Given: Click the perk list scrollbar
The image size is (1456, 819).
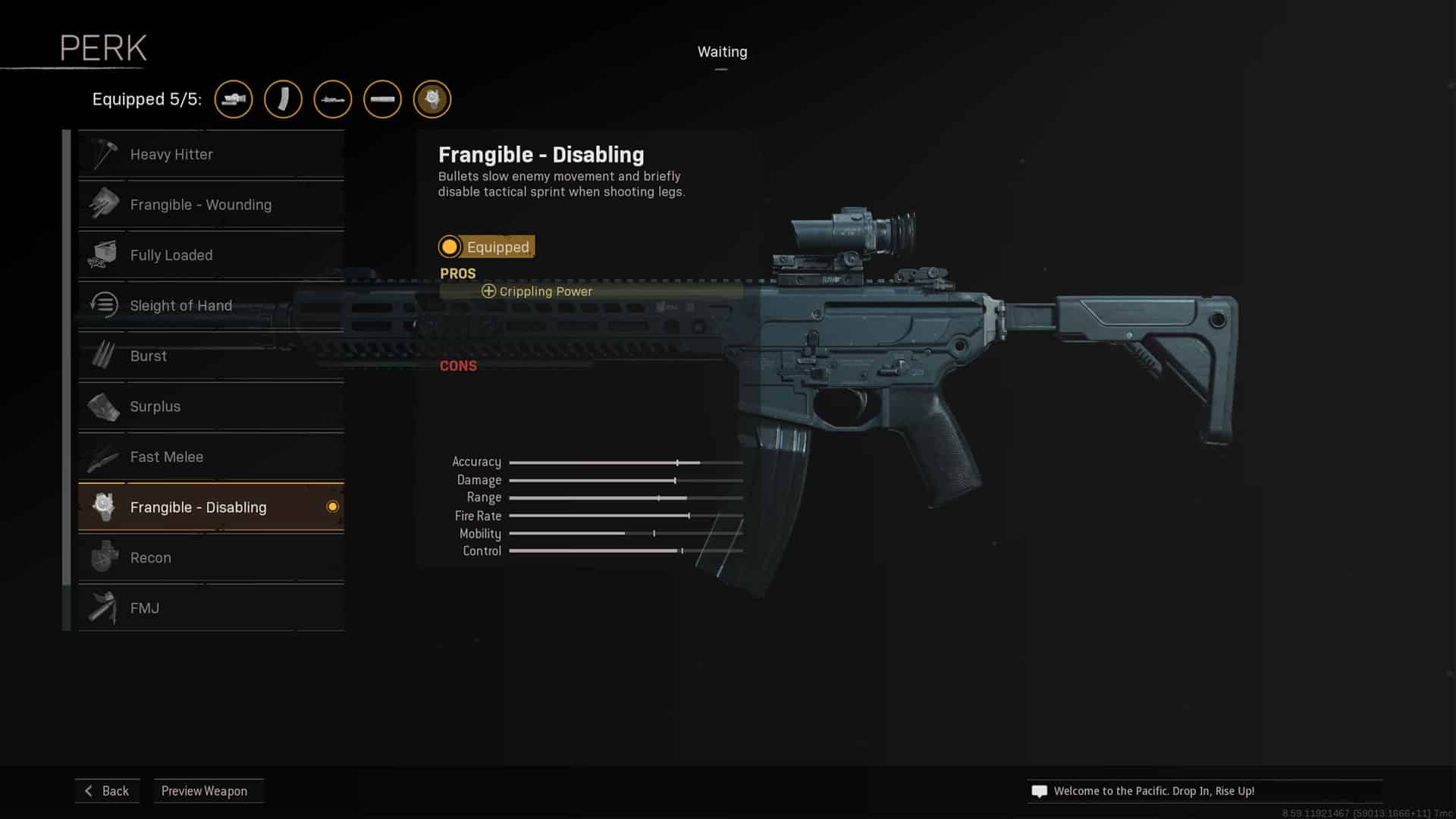Looking at the screenshot, I should click(x=67, y=356).
